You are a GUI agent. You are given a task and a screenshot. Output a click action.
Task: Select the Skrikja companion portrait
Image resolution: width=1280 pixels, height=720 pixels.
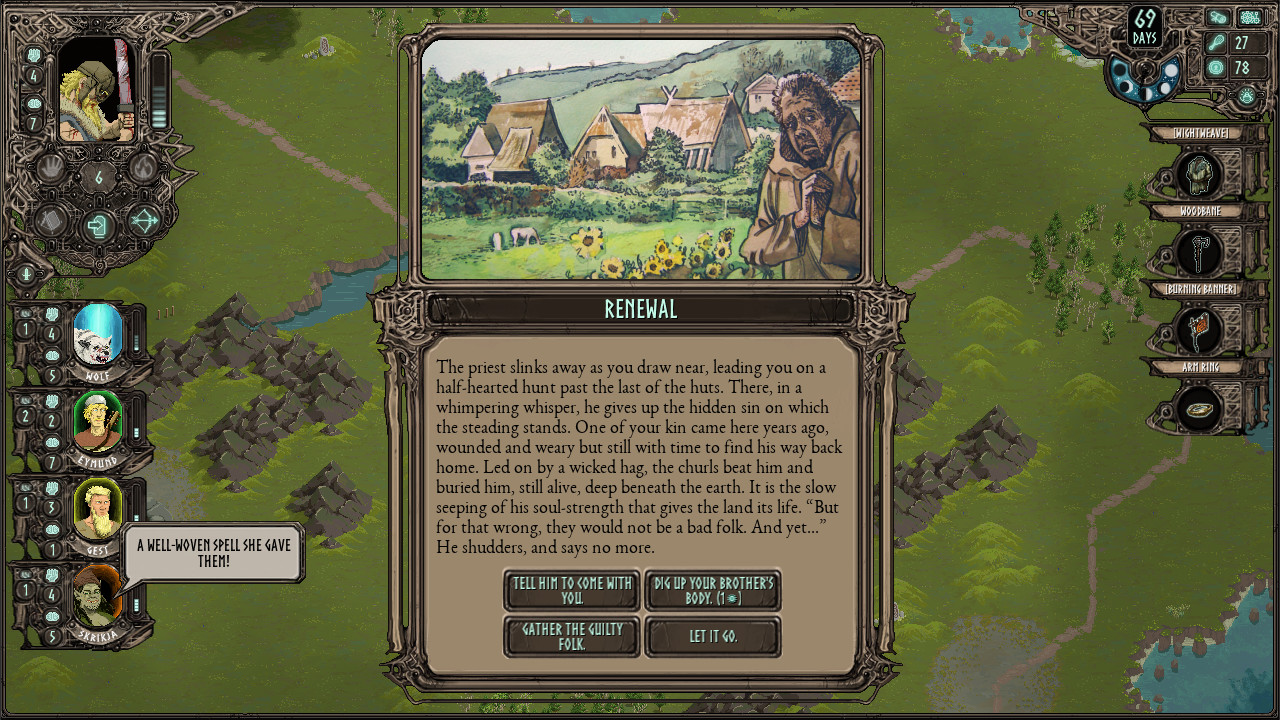point(98,596)
